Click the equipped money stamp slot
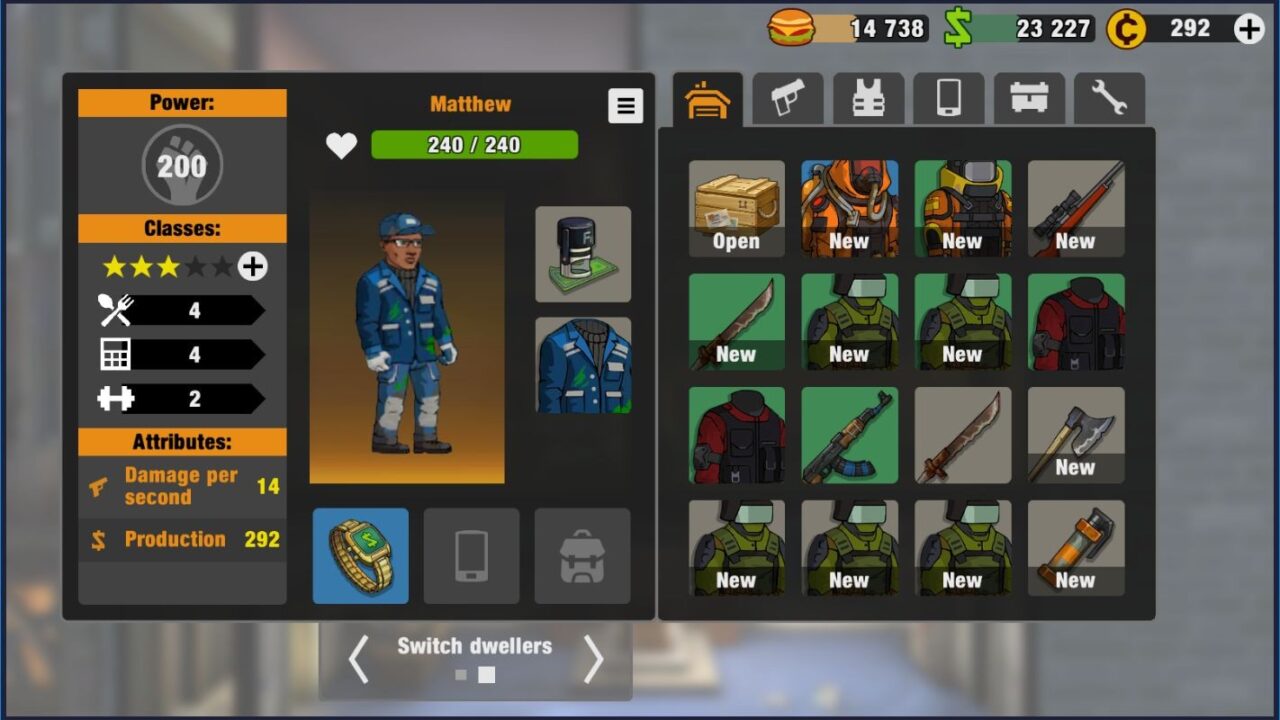 point(583,254)
